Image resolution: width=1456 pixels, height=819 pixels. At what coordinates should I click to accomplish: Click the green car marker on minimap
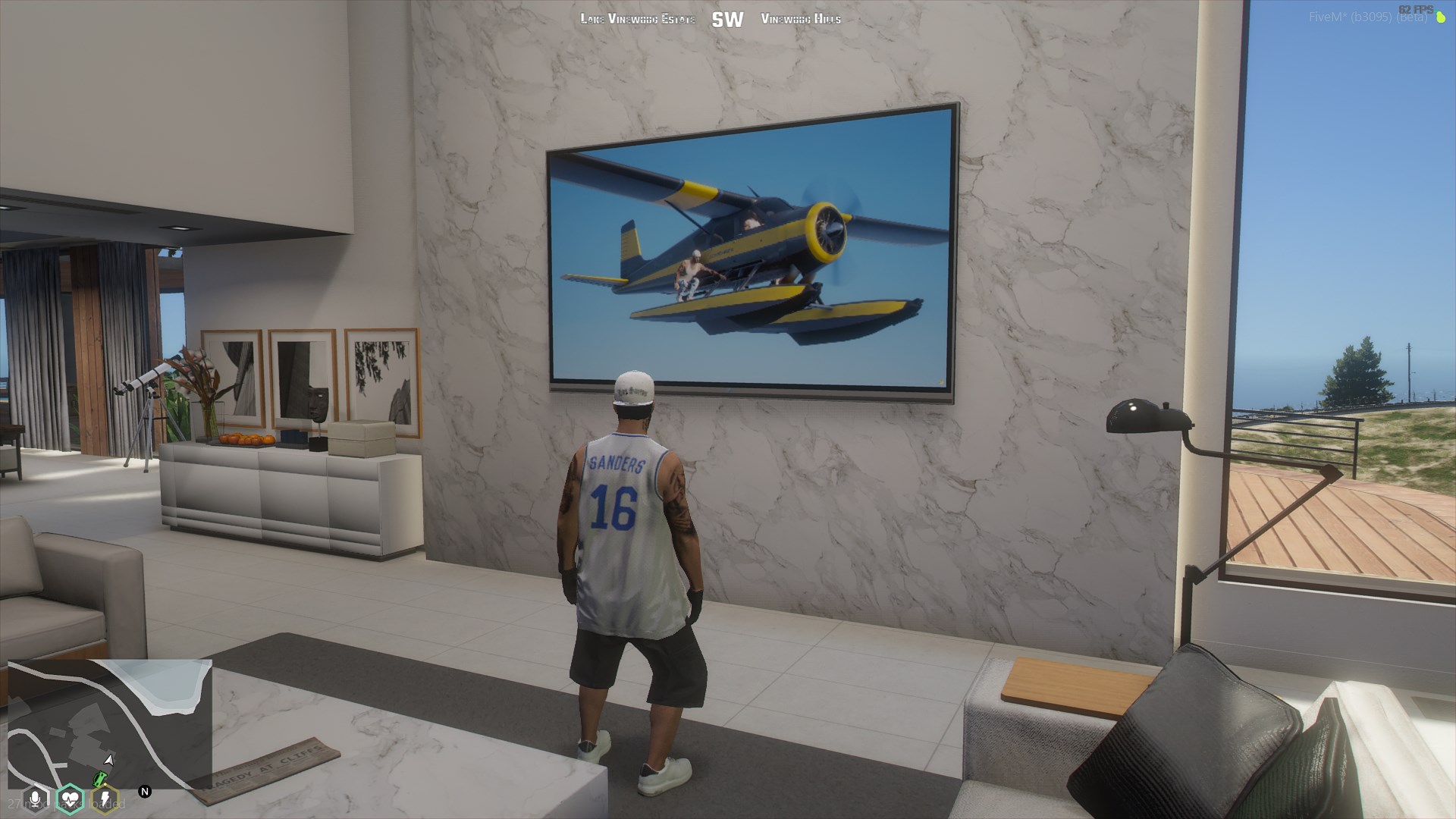click(x=99, y=779)
